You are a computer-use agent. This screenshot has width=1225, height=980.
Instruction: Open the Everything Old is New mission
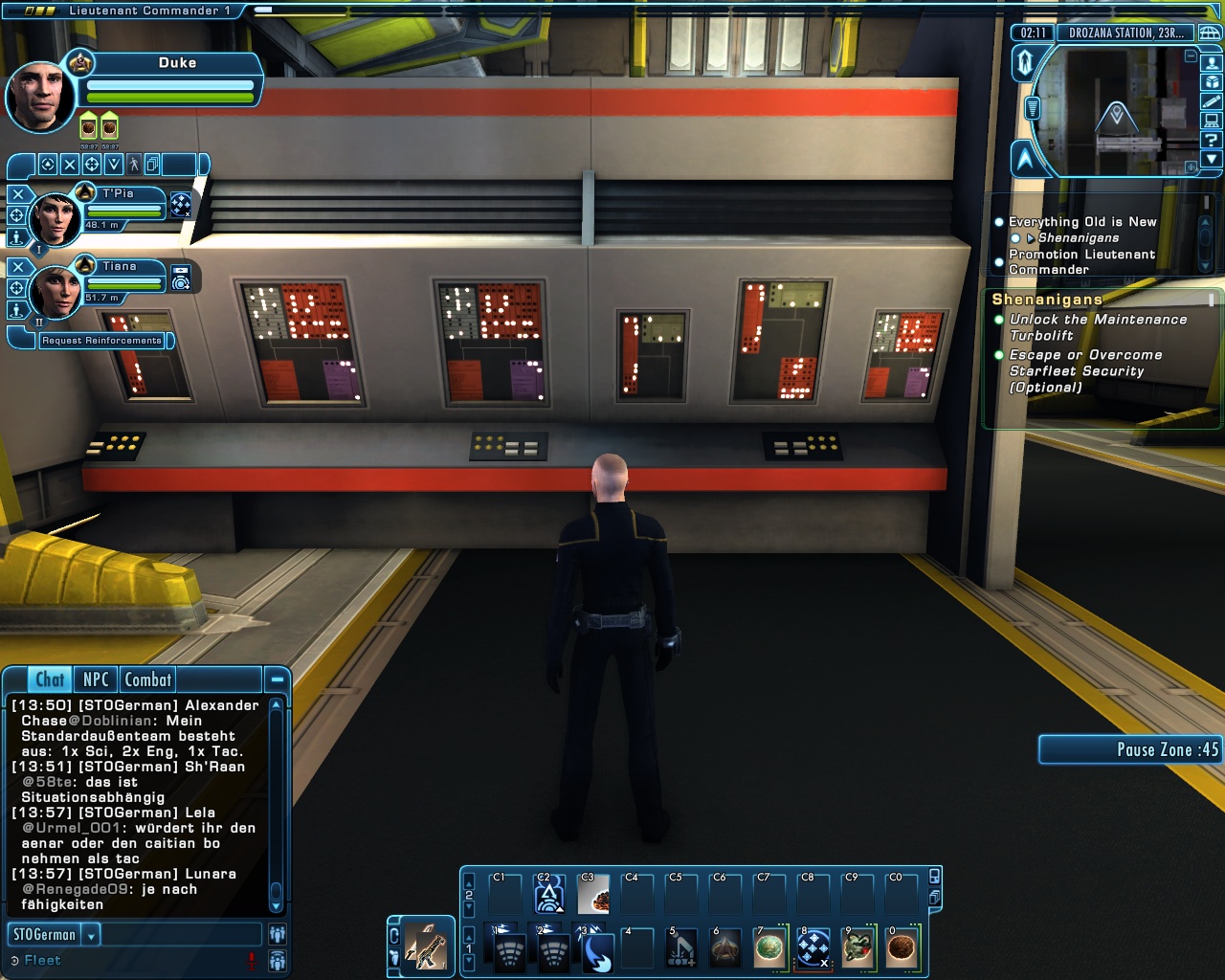[x=1082, y=222]
